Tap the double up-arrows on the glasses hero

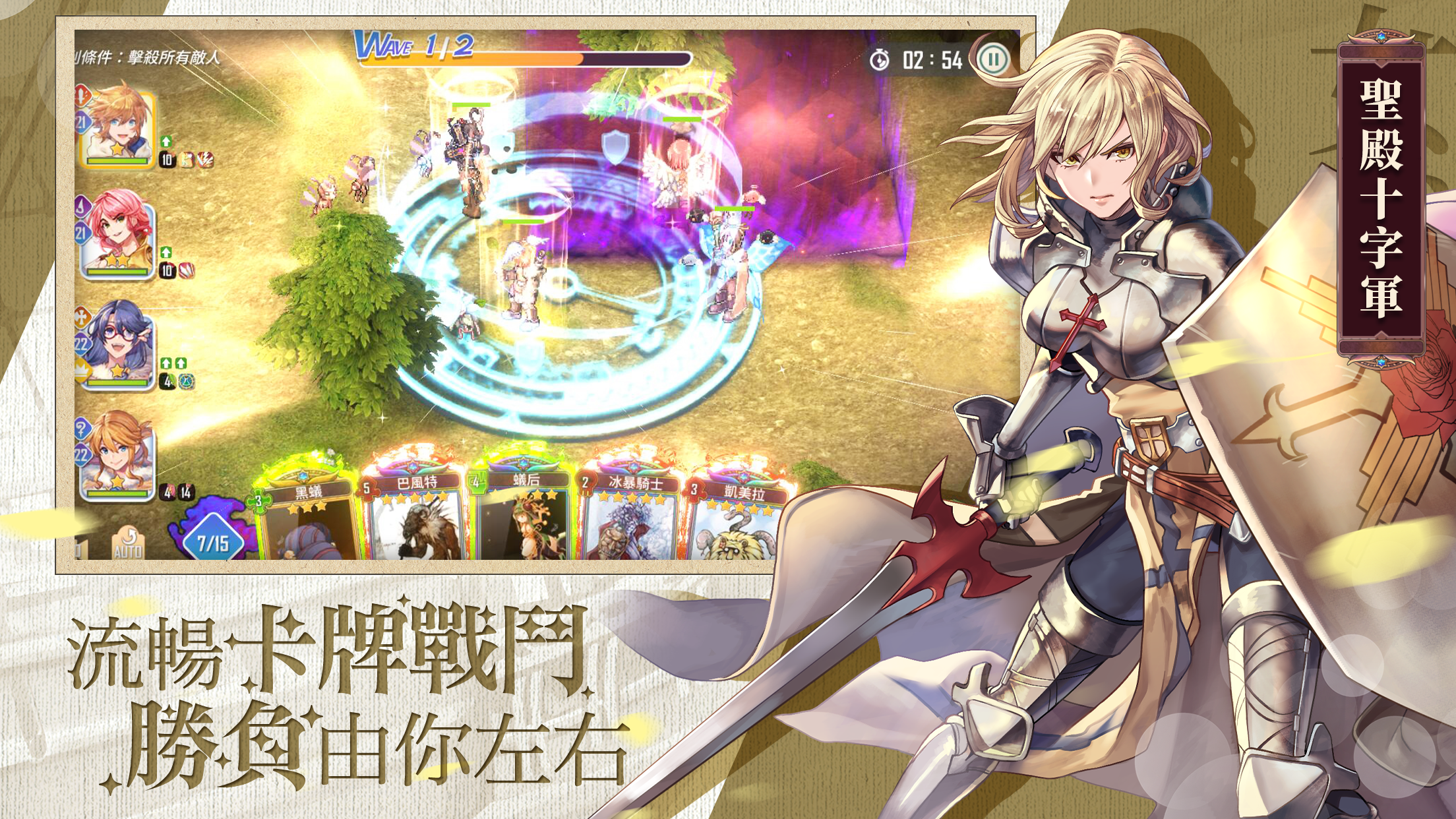173,363
